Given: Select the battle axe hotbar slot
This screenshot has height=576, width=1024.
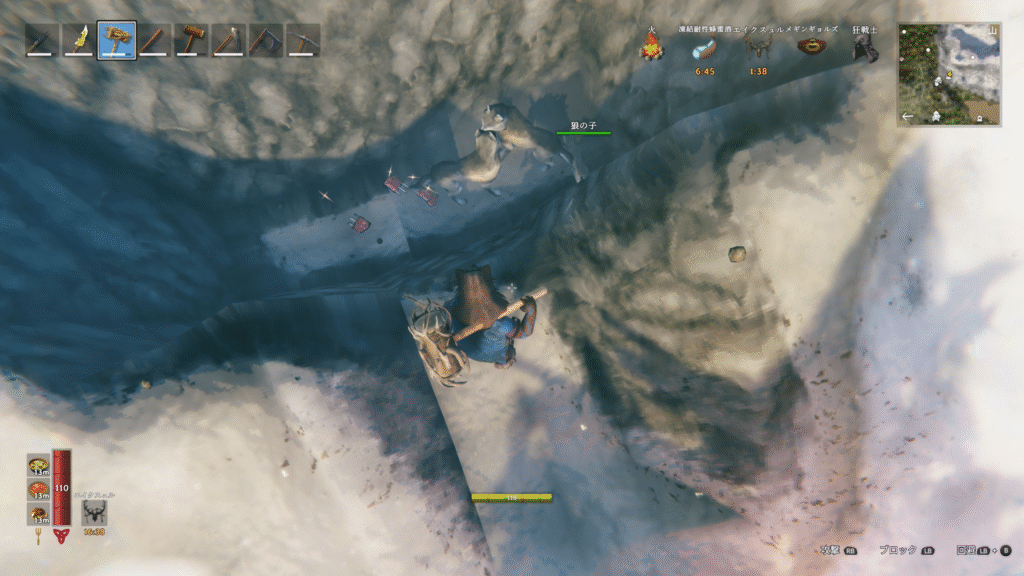Looking at the screenshot, I should [x=265, y=40].
